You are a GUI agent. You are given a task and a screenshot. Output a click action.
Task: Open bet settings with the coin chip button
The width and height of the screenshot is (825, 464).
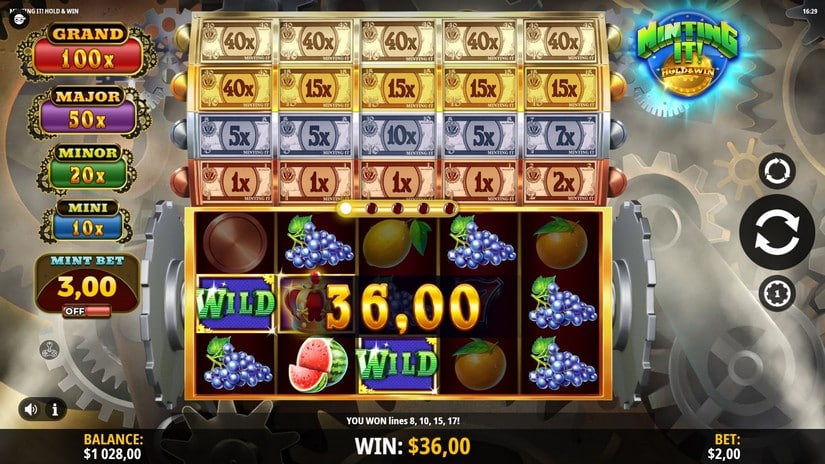777,293
